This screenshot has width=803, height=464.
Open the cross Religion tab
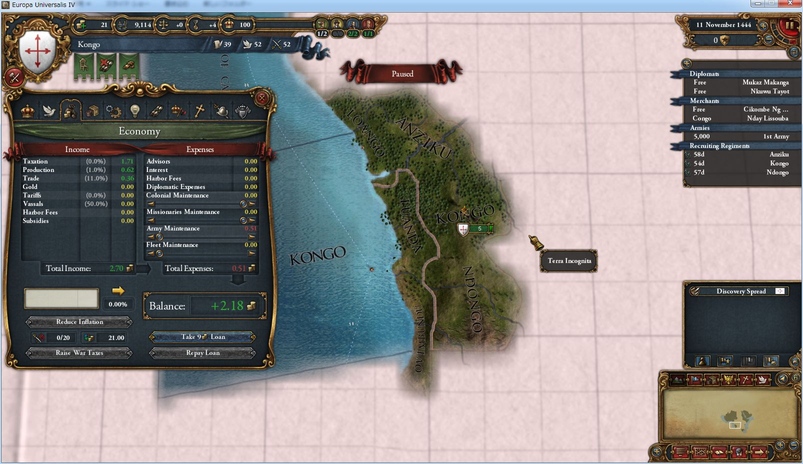pyautogui.click(x=198, y=111)
